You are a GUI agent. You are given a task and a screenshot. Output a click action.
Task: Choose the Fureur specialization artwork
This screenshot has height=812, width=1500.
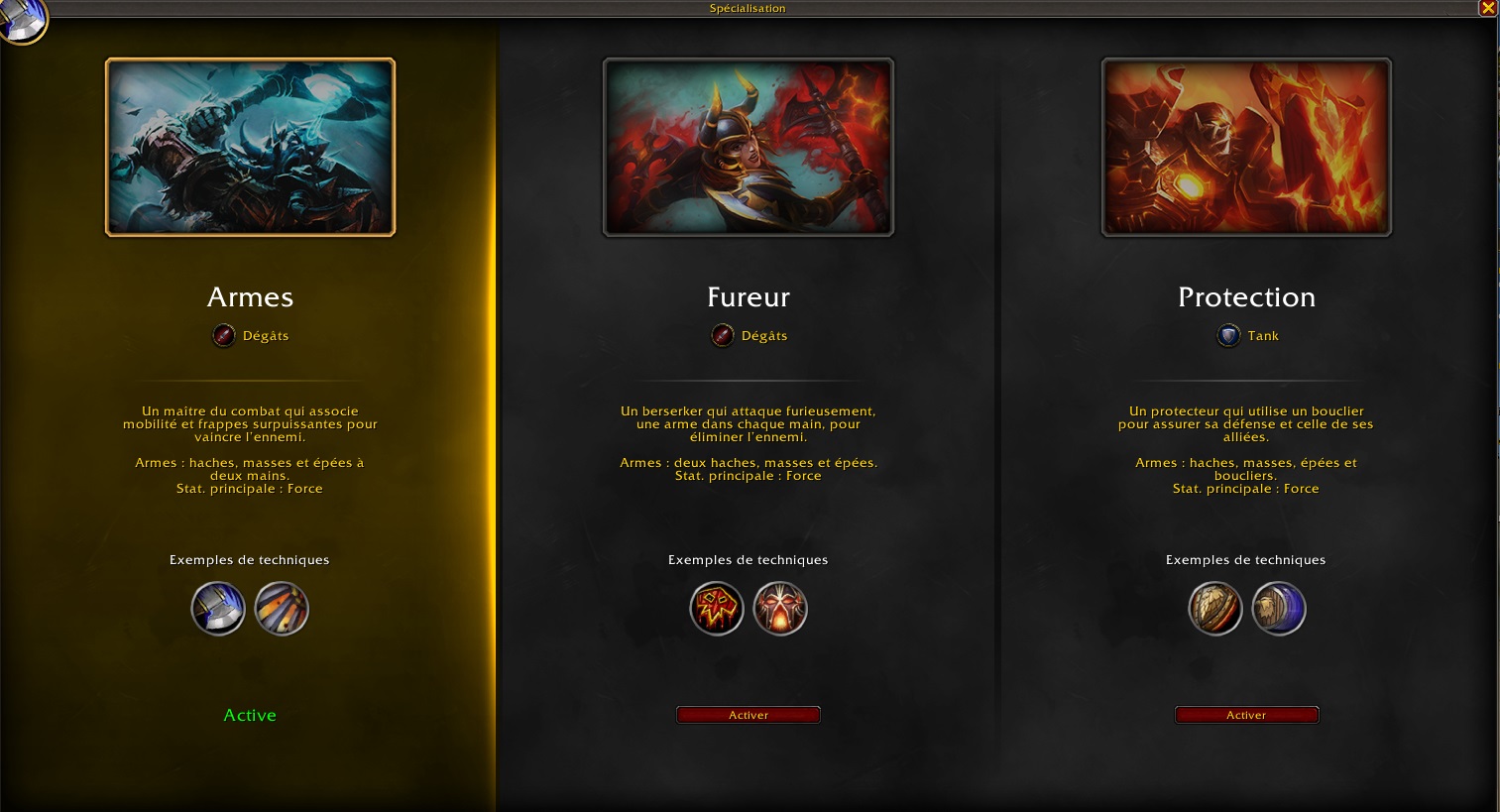coord(749,147)
